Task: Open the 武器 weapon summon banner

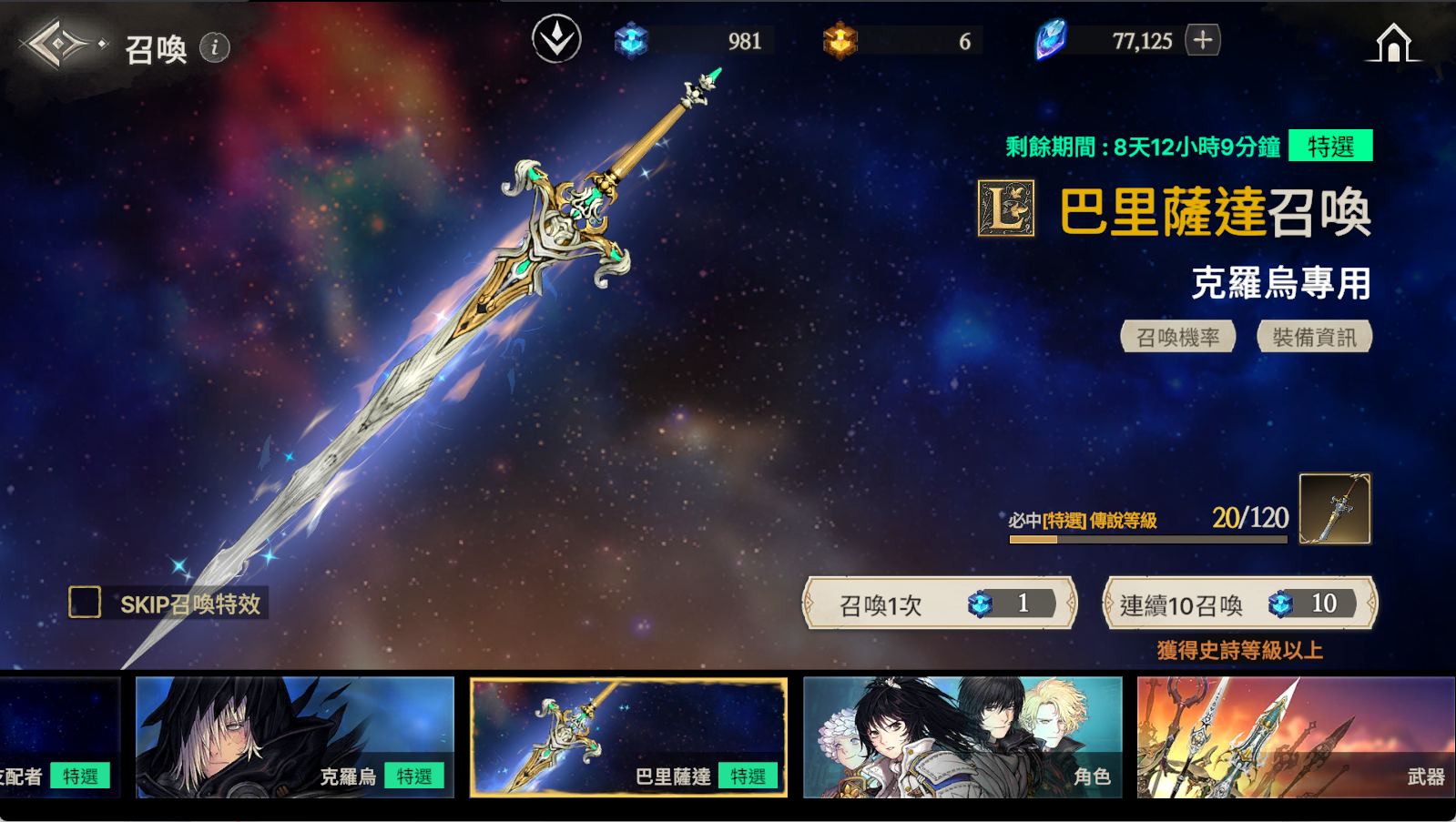Action: pos(1296,737)
